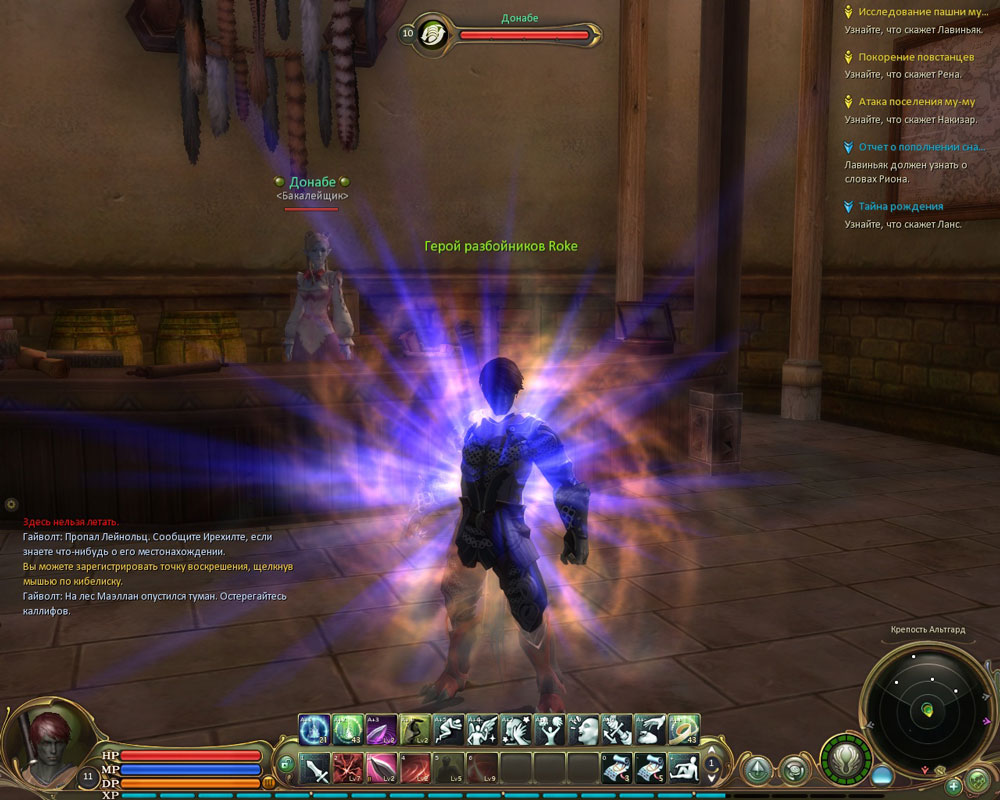Image resolution: width=1000 pixels, height=800 pixels.
Task: Toggle the green hotbar lock button
Action: point(284,764)
